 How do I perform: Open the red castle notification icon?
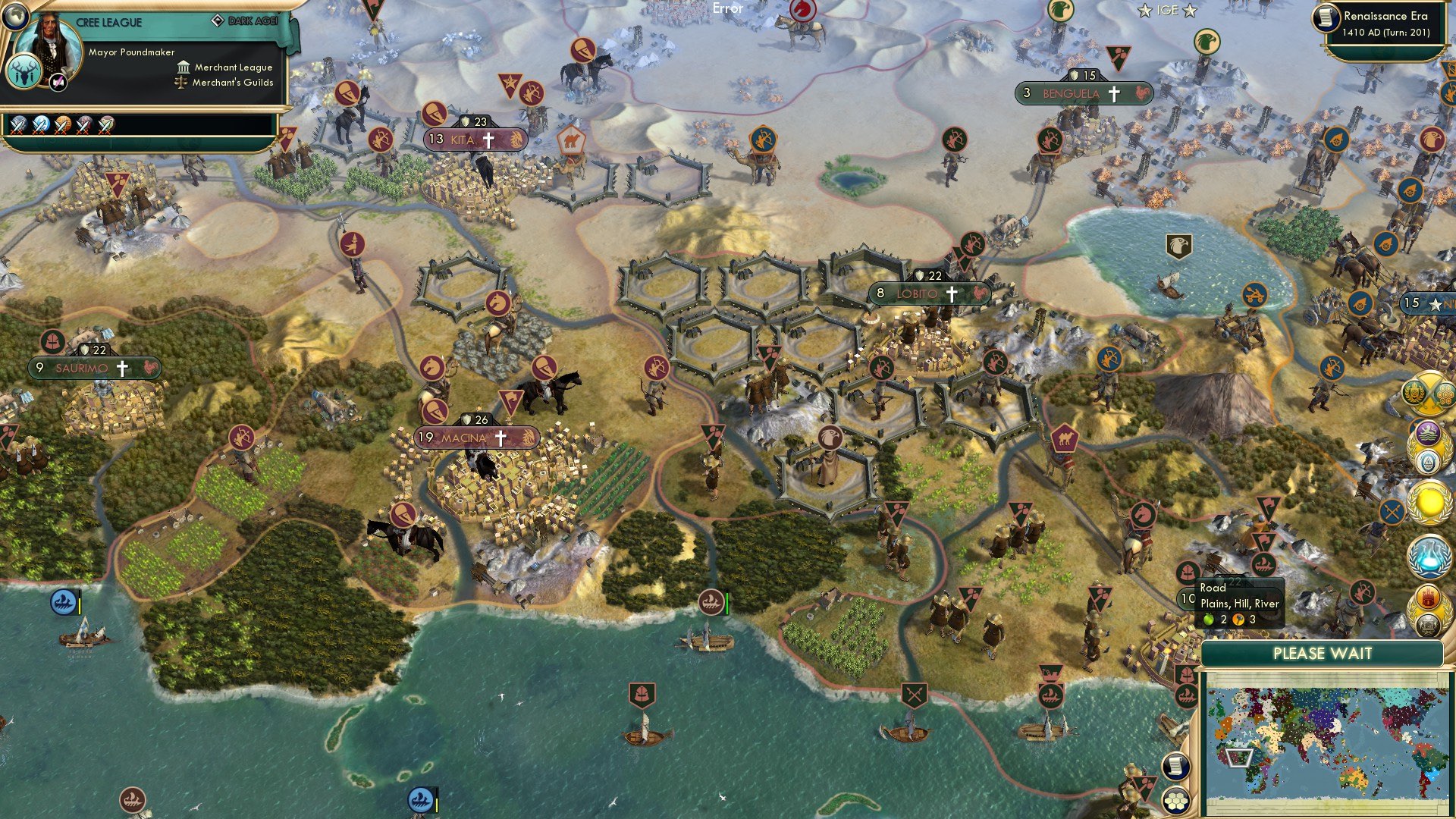(x=1429, y=599)
